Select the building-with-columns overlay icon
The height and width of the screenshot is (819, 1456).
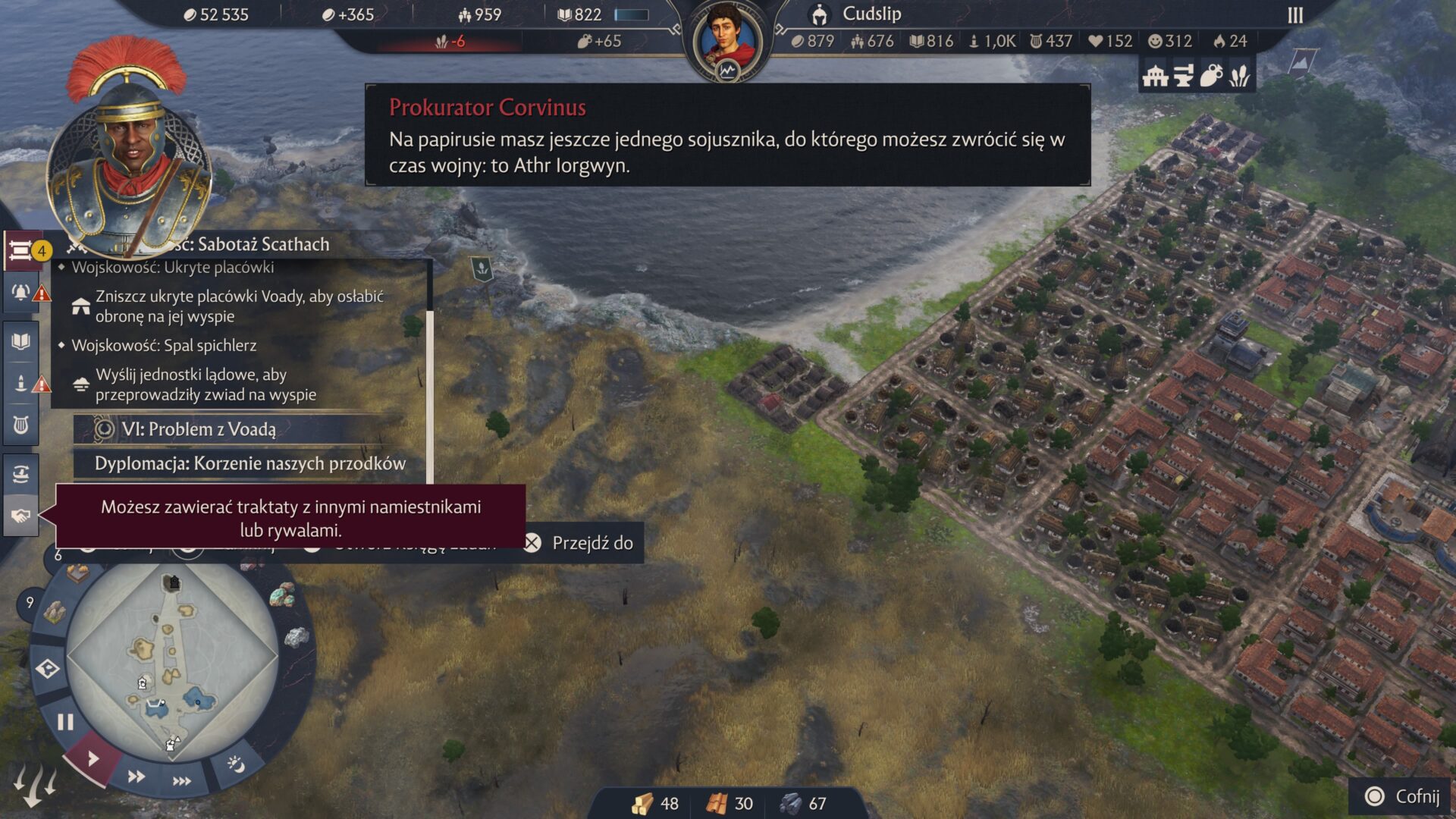click(x=1155, y=76)
